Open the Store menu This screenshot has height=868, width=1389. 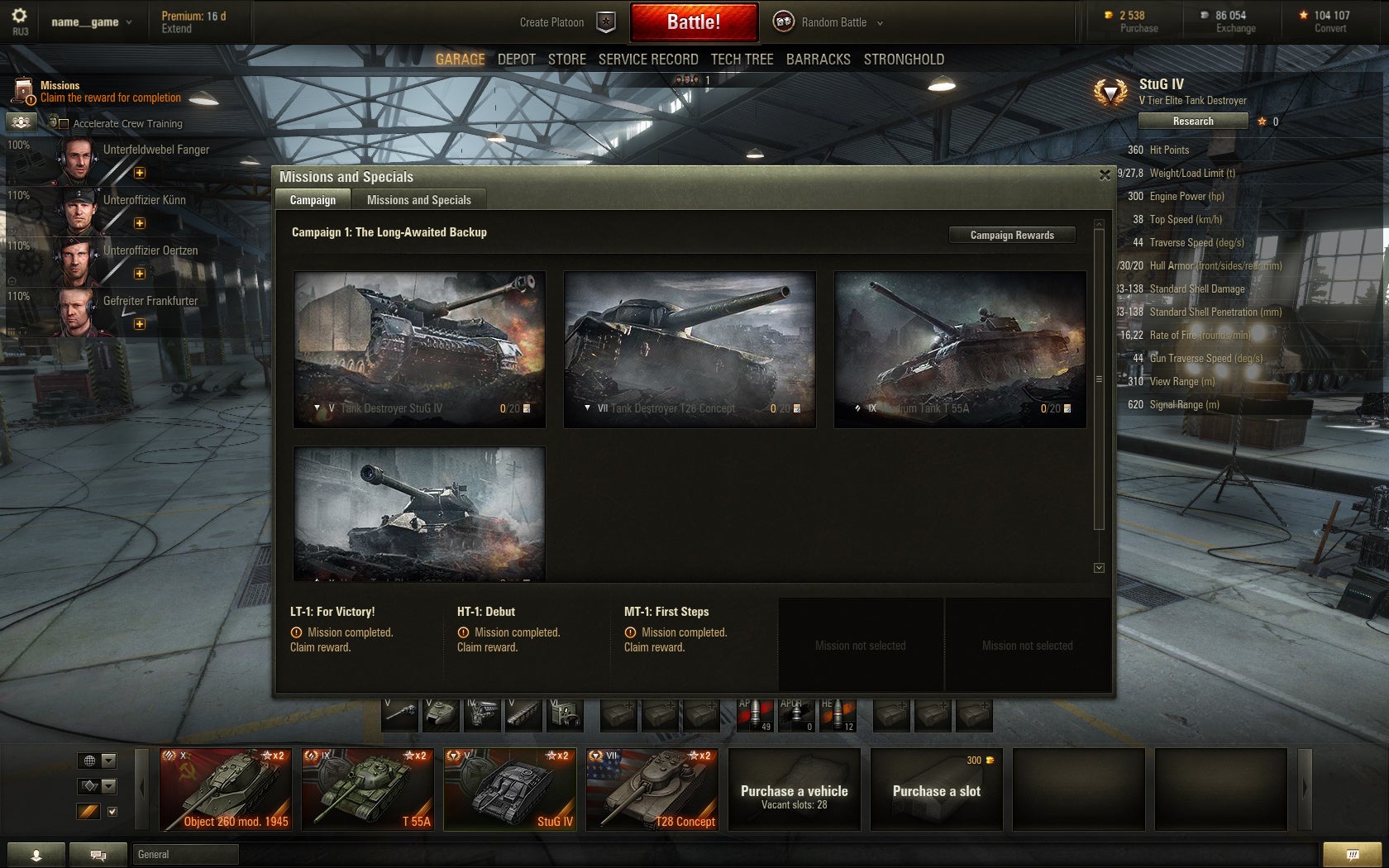coord(566,60)
